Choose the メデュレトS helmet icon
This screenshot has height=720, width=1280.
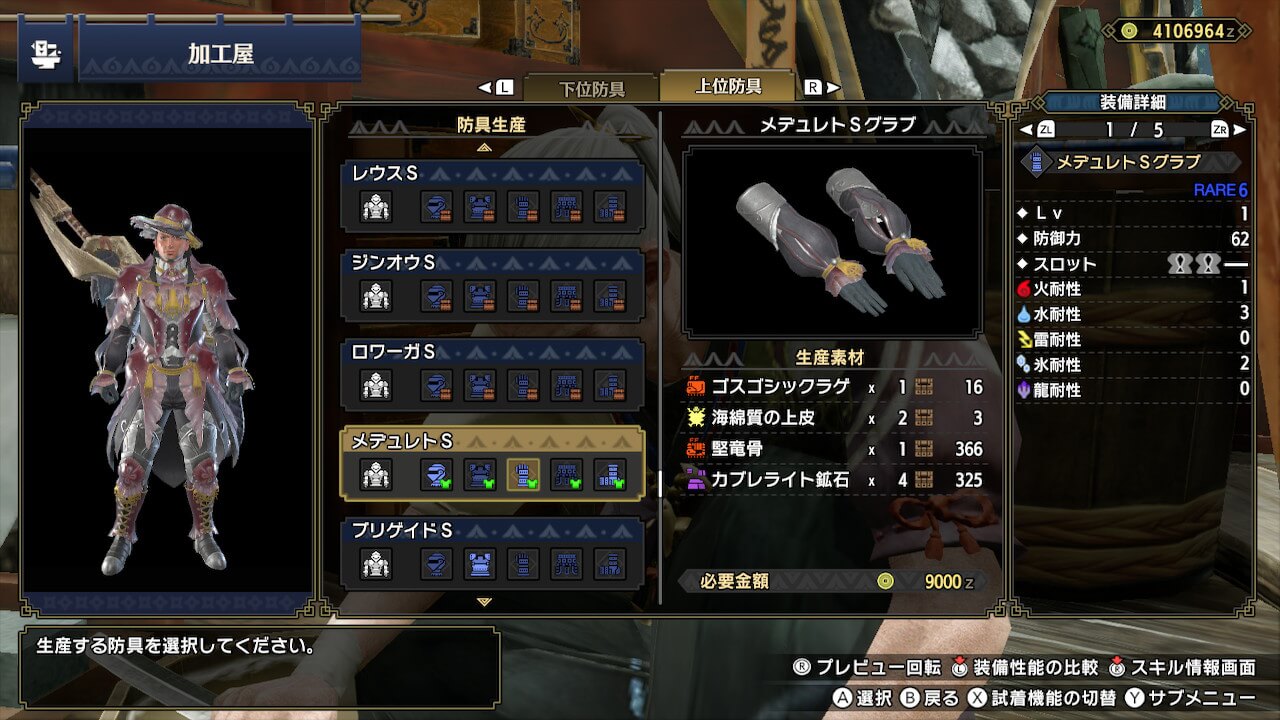click(437, 475)
